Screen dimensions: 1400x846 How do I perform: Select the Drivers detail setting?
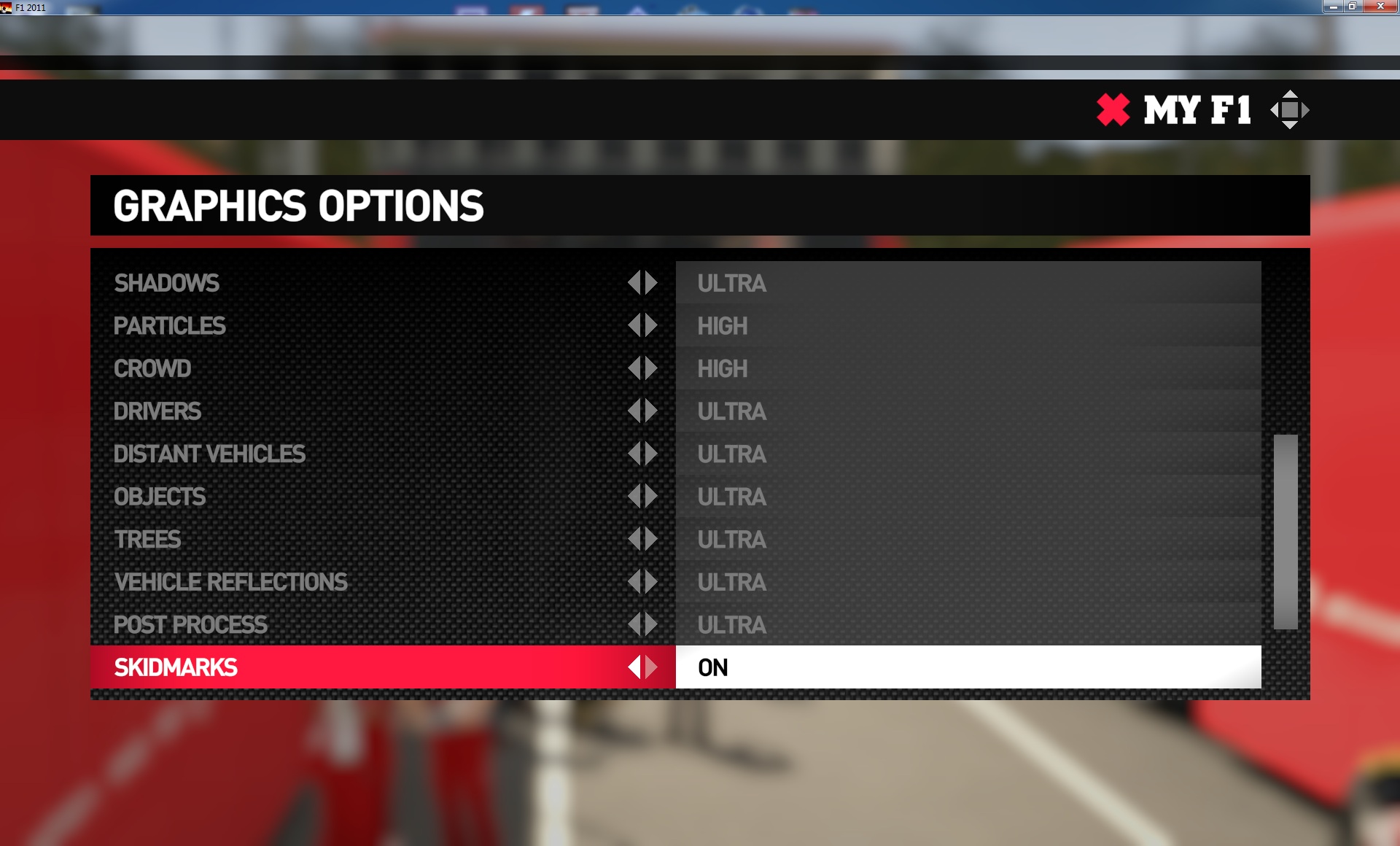point(157,411)
